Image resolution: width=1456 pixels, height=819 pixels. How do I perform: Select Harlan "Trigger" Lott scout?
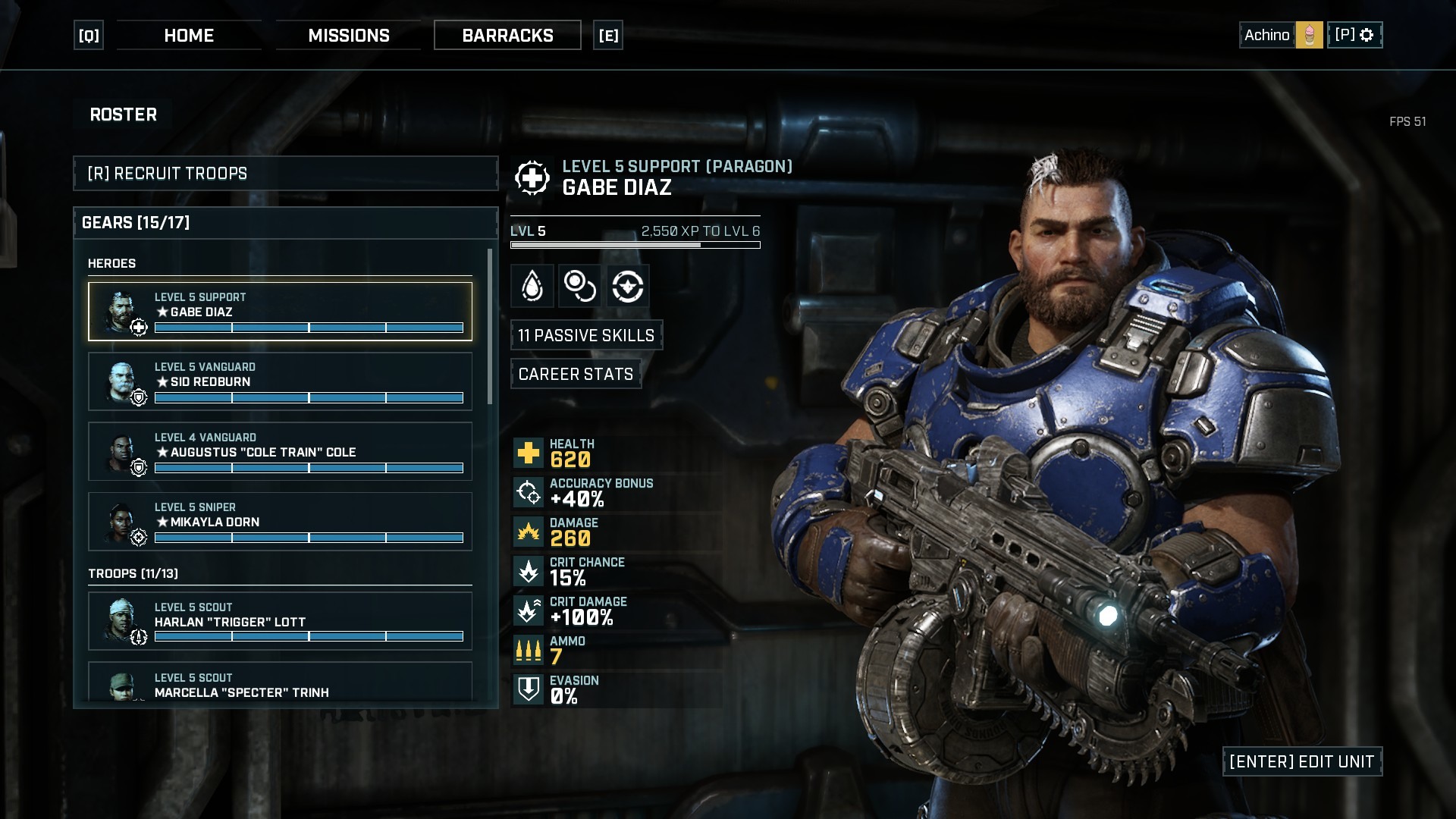[x=280, y=621]
